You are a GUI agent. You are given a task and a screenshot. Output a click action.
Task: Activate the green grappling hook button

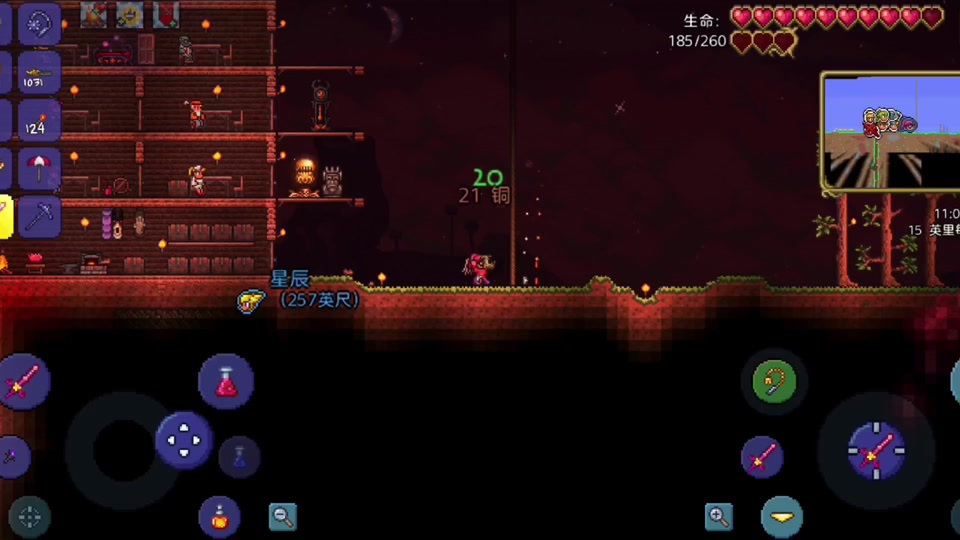(774, 381)
